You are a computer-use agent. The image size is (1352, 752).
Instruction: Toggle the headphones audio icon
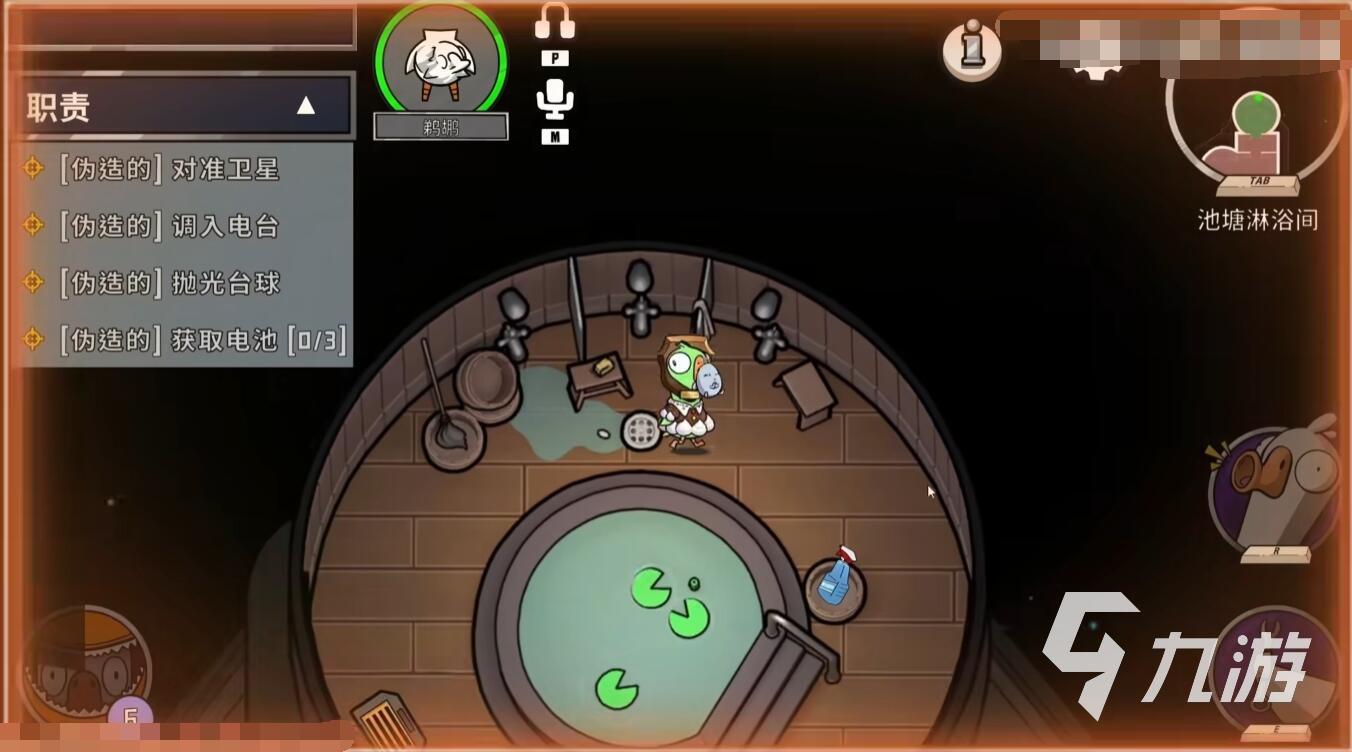coord(554,22)
